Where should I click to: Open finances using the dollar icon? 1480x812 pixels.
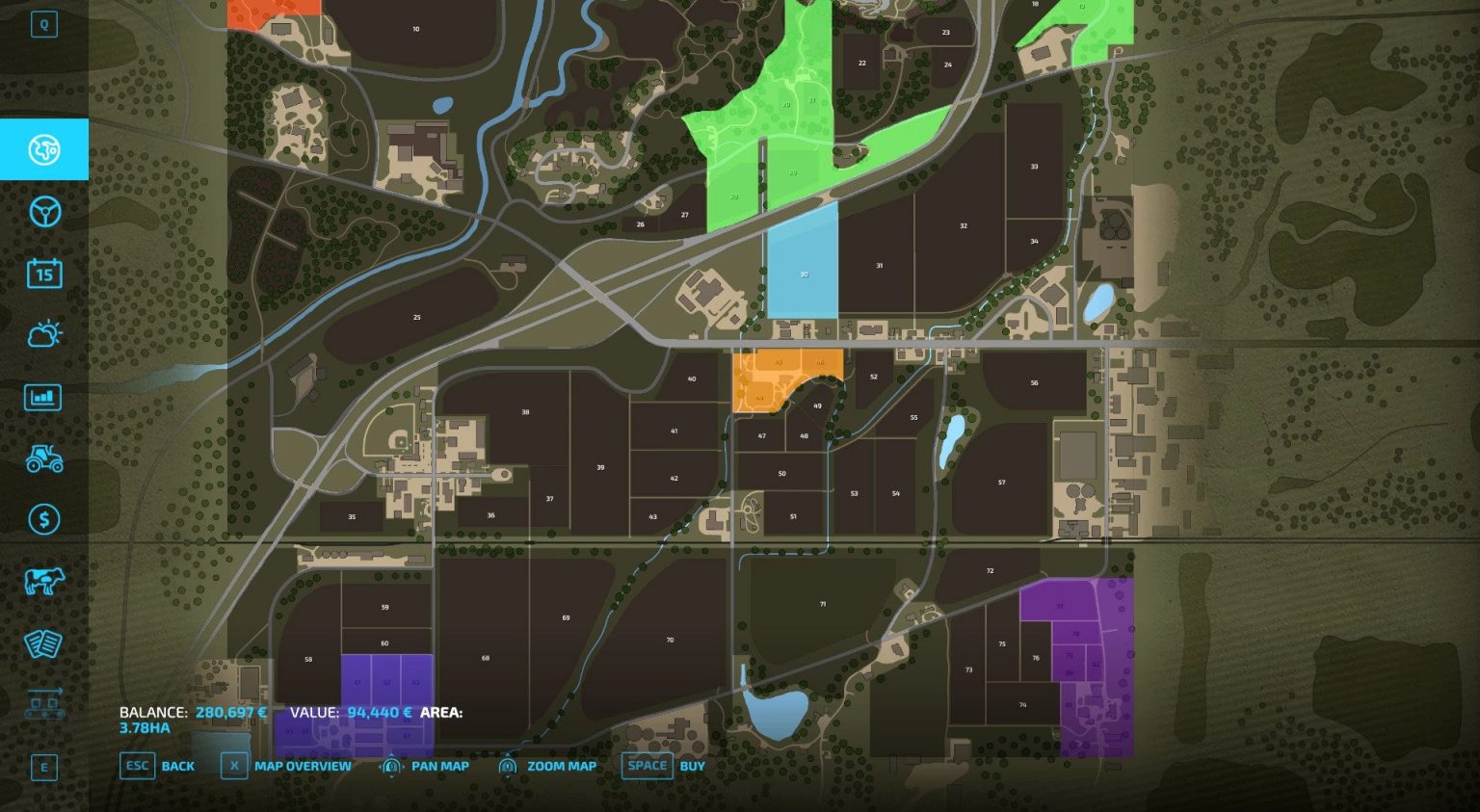pos(43,519)
